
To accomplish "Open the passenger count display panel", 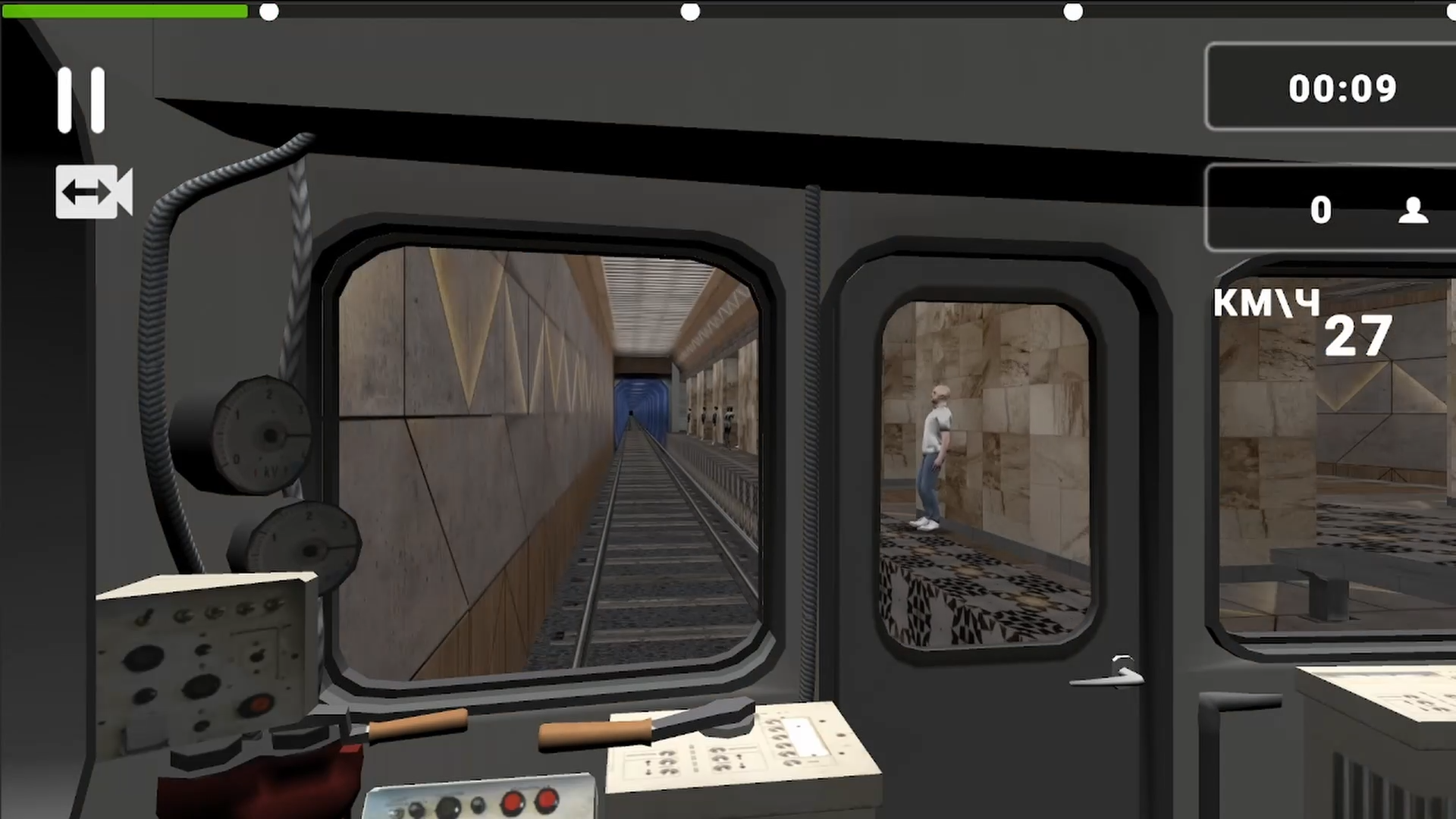I will (x=1331, y=210).
